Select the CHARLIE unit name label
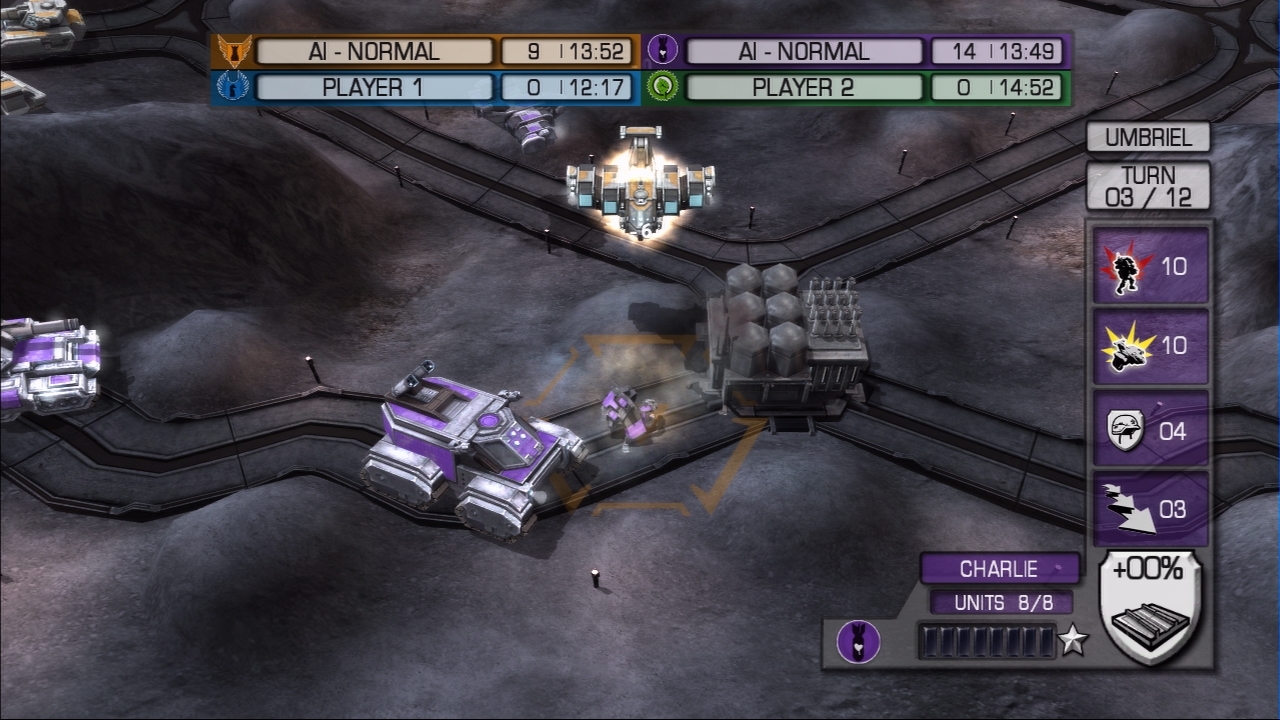The image size is (1280, 720). (x=999, y=569)
